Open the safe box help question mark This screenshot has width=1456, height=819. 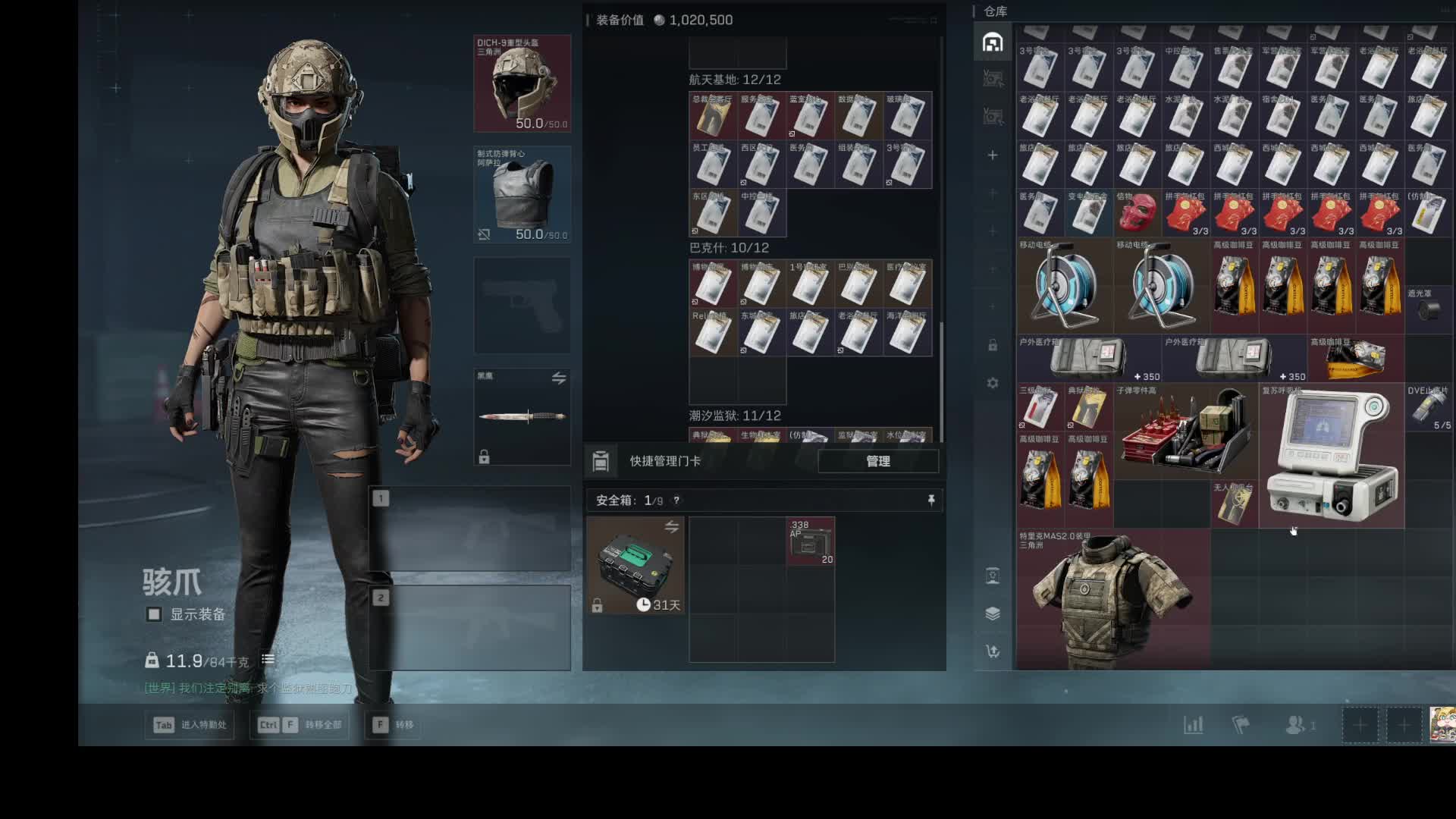(676, 500)
